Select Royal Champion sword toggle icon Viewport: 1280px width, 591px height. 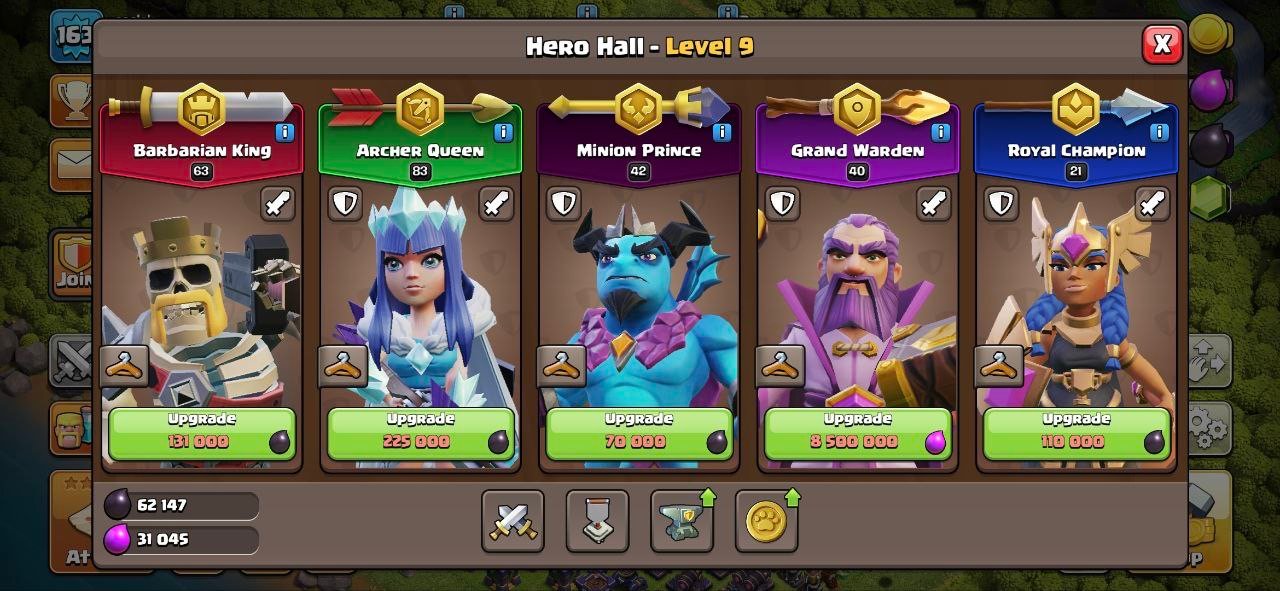[x=1152, y=204]
